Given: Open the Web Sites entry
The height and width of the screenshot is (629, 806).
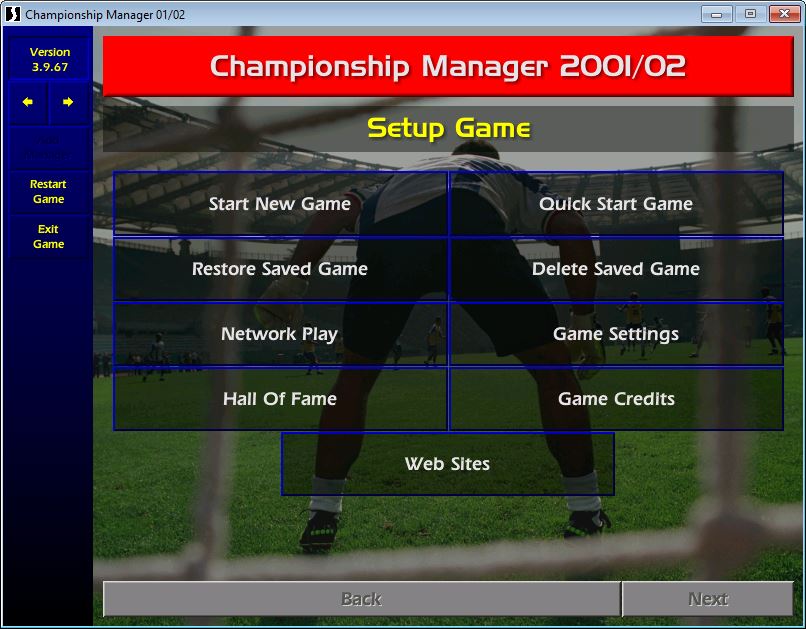Looking at the screenshot, I should point(447,464).
